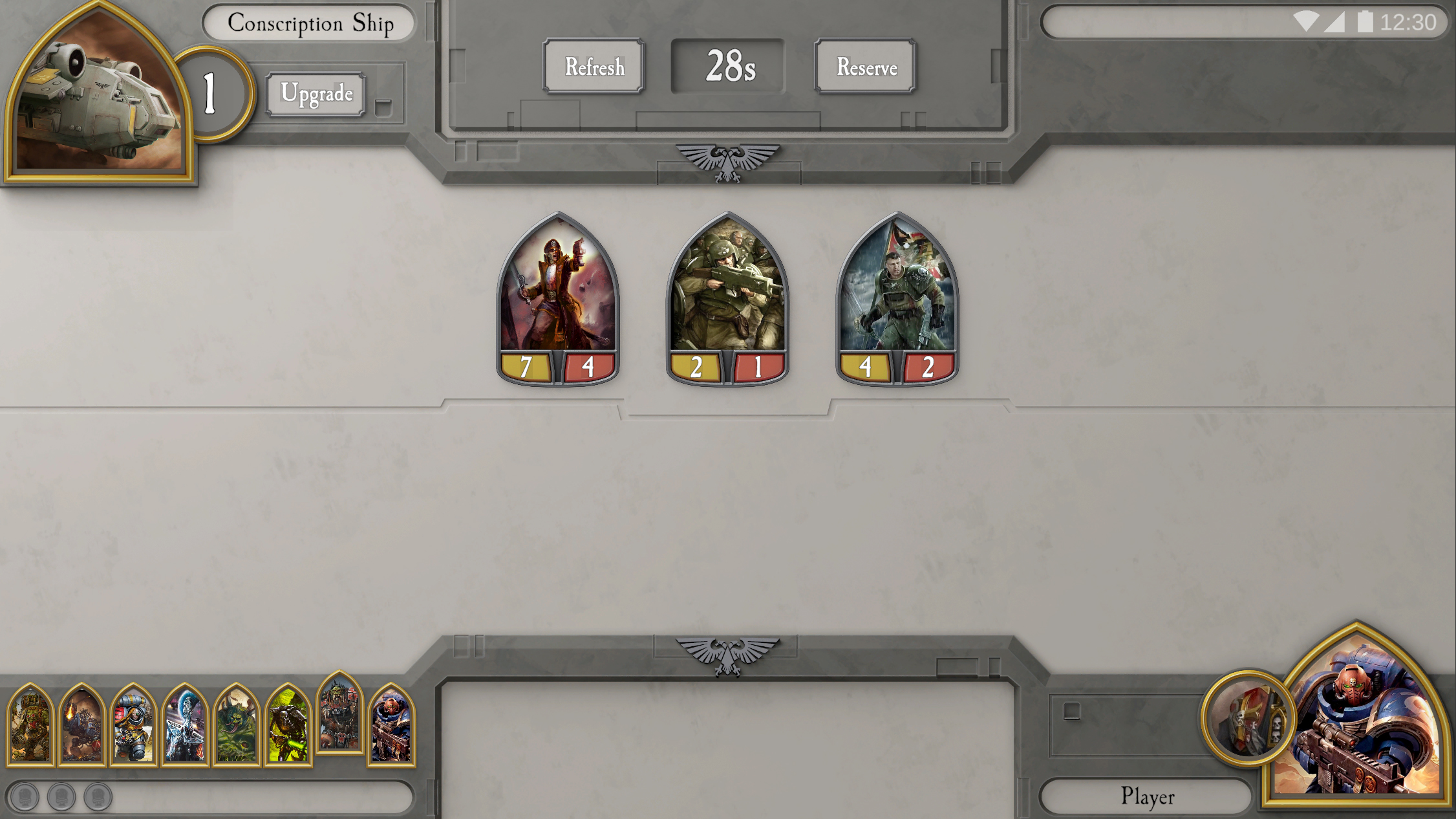Inspect the raised Ork warboss opponent portrait

(x=340, y=713)
